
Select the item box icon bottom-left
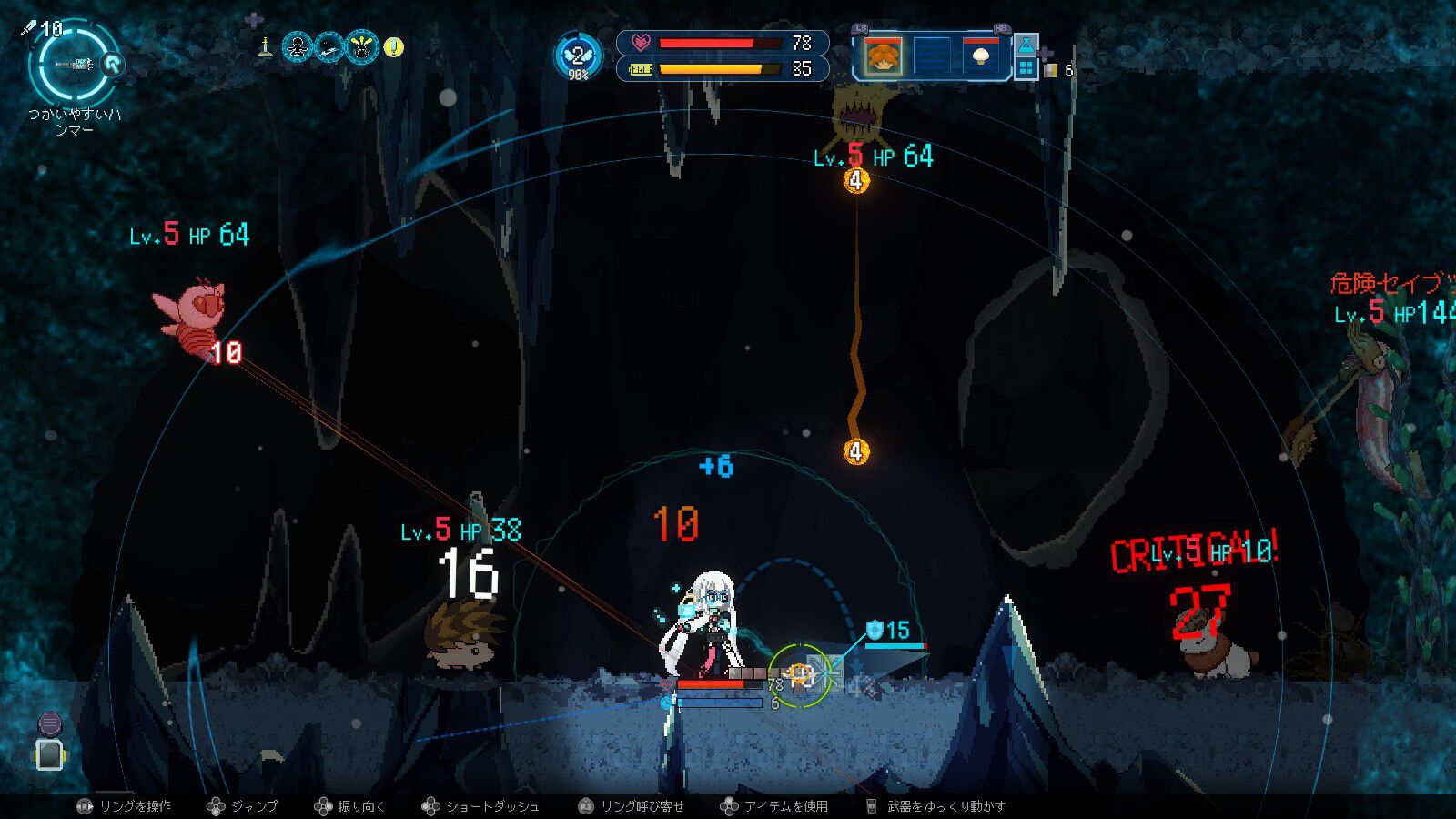[x=50, y=757]
